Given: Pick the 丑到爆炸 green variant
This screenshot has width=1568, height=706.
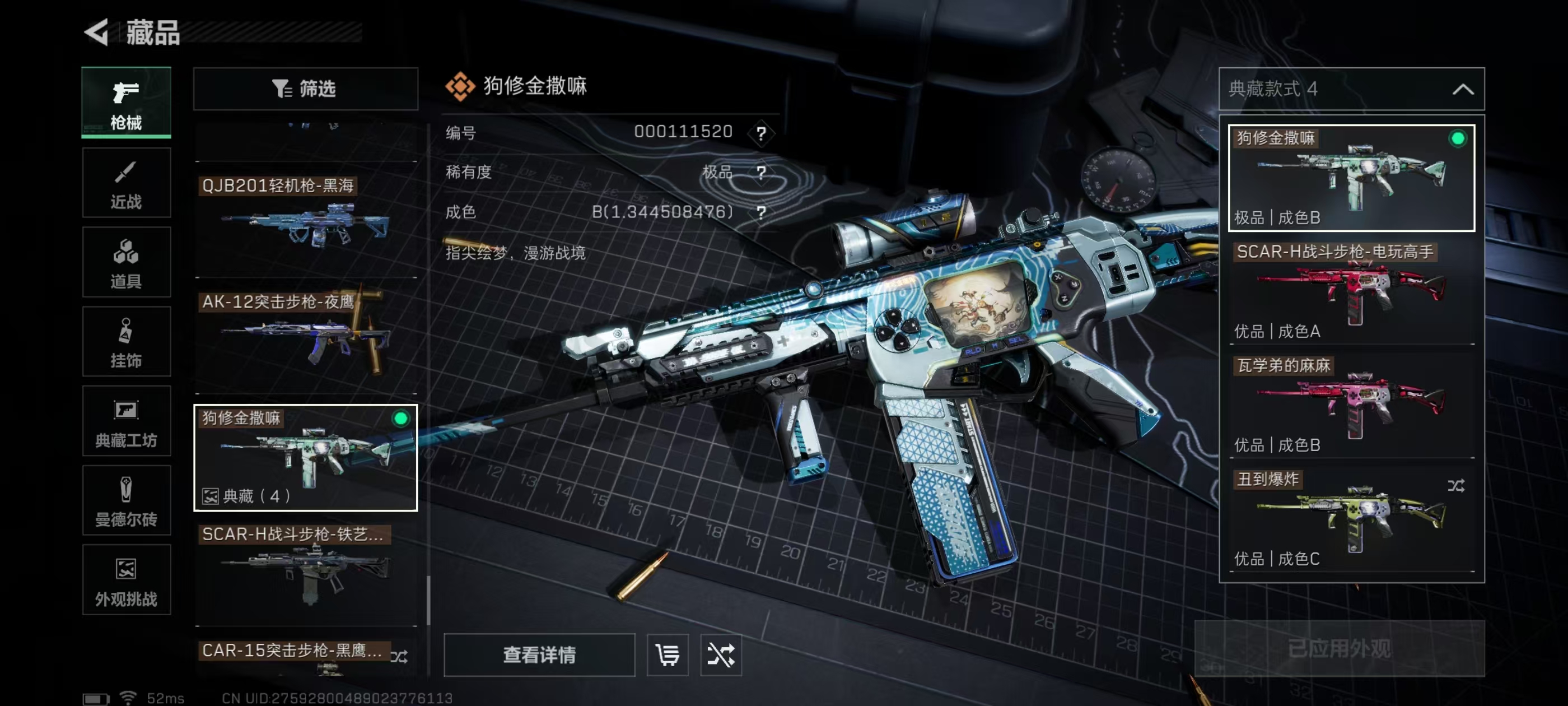Looking at the screenshot, I should [1351, 519].
